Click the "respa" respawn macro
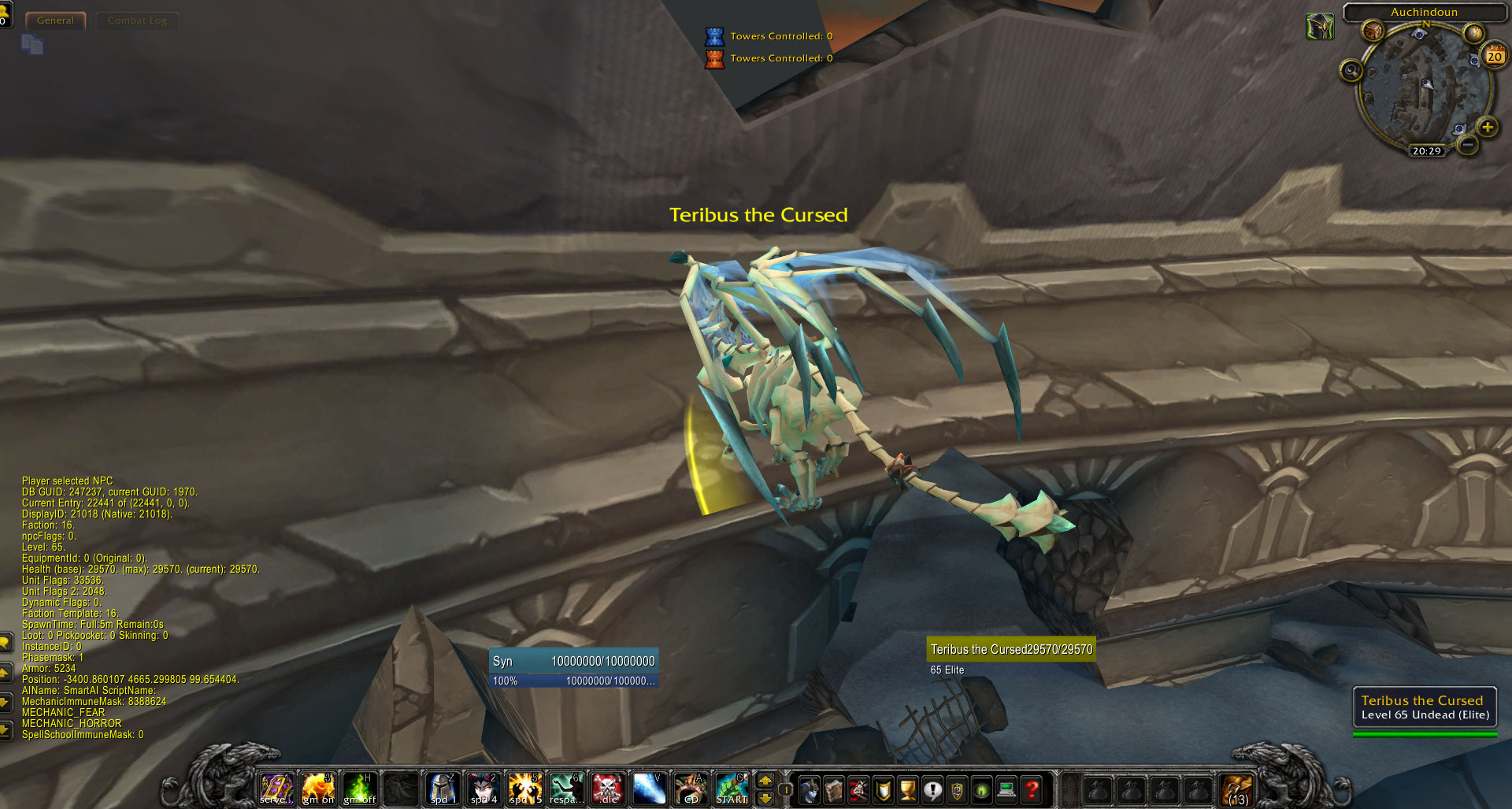This screenshot has width=1512, height=809. tap(567, 788)
